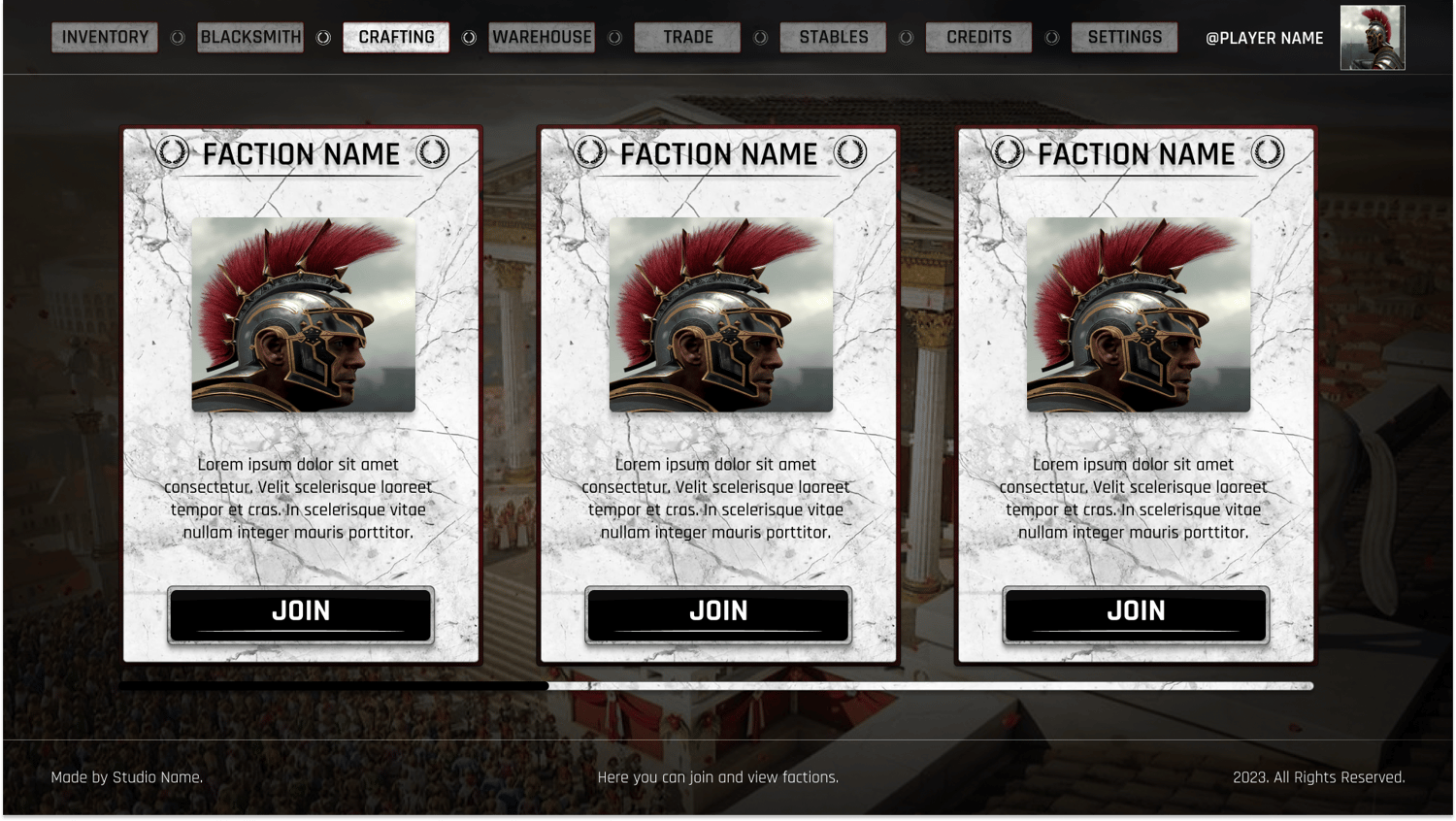
Task: Click the player avatar portrait
Action: [1373, 38]
